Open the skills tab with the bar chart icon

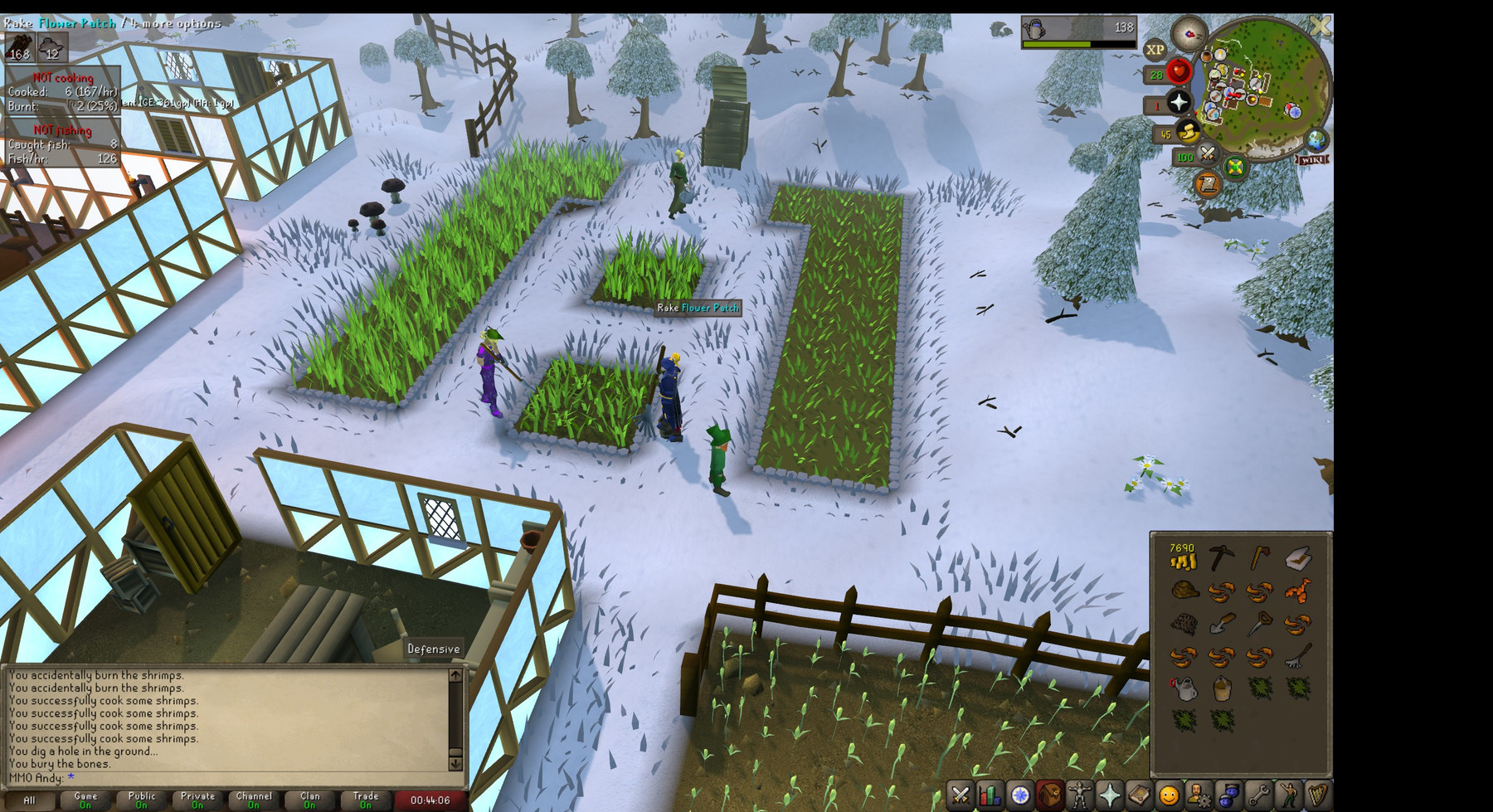pos(988,795)
